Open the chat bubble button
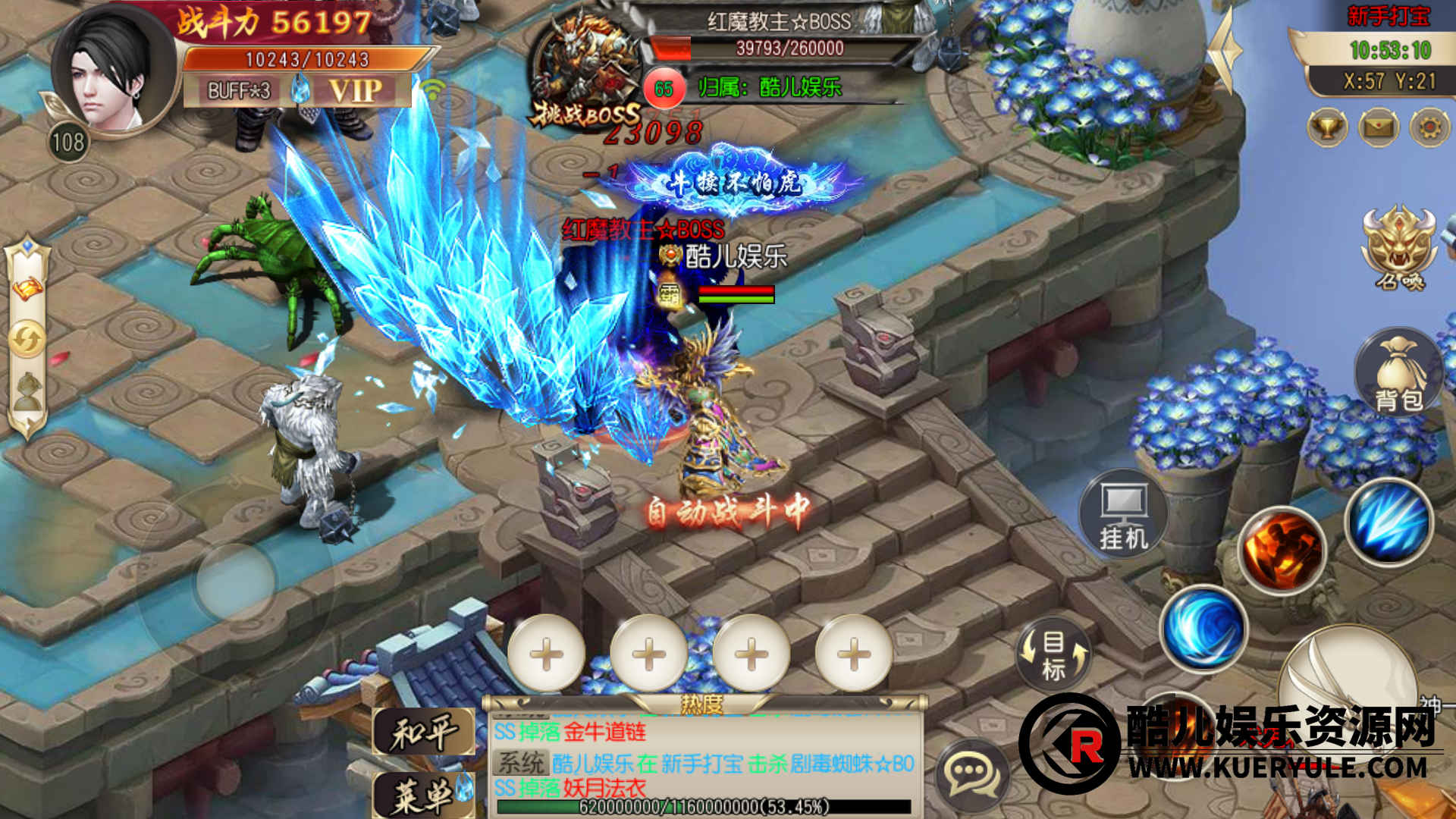The image size is (1456, 819). point(973,773)
